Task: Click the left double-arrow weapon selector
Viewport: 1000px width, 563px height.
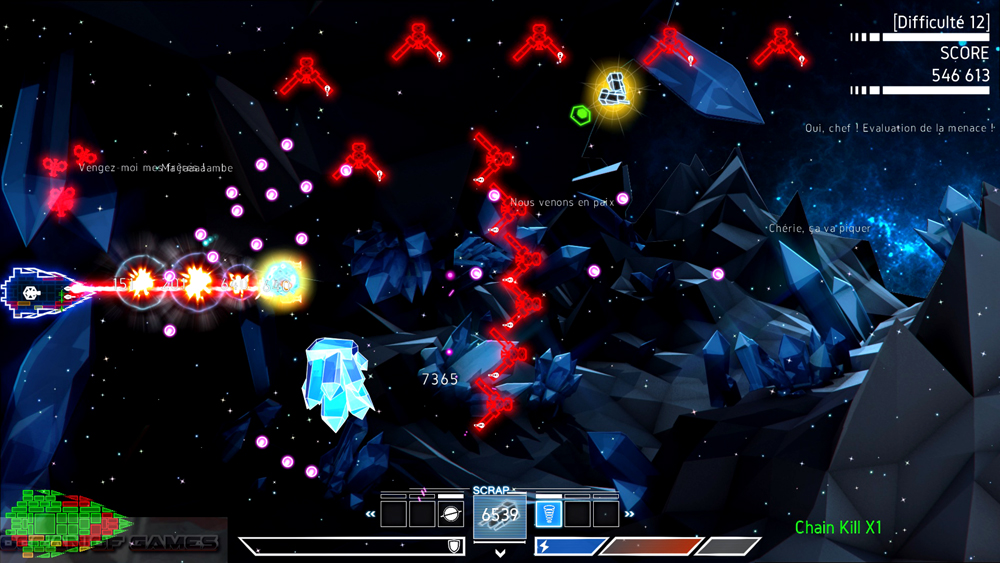Action: tap(370, 515)
